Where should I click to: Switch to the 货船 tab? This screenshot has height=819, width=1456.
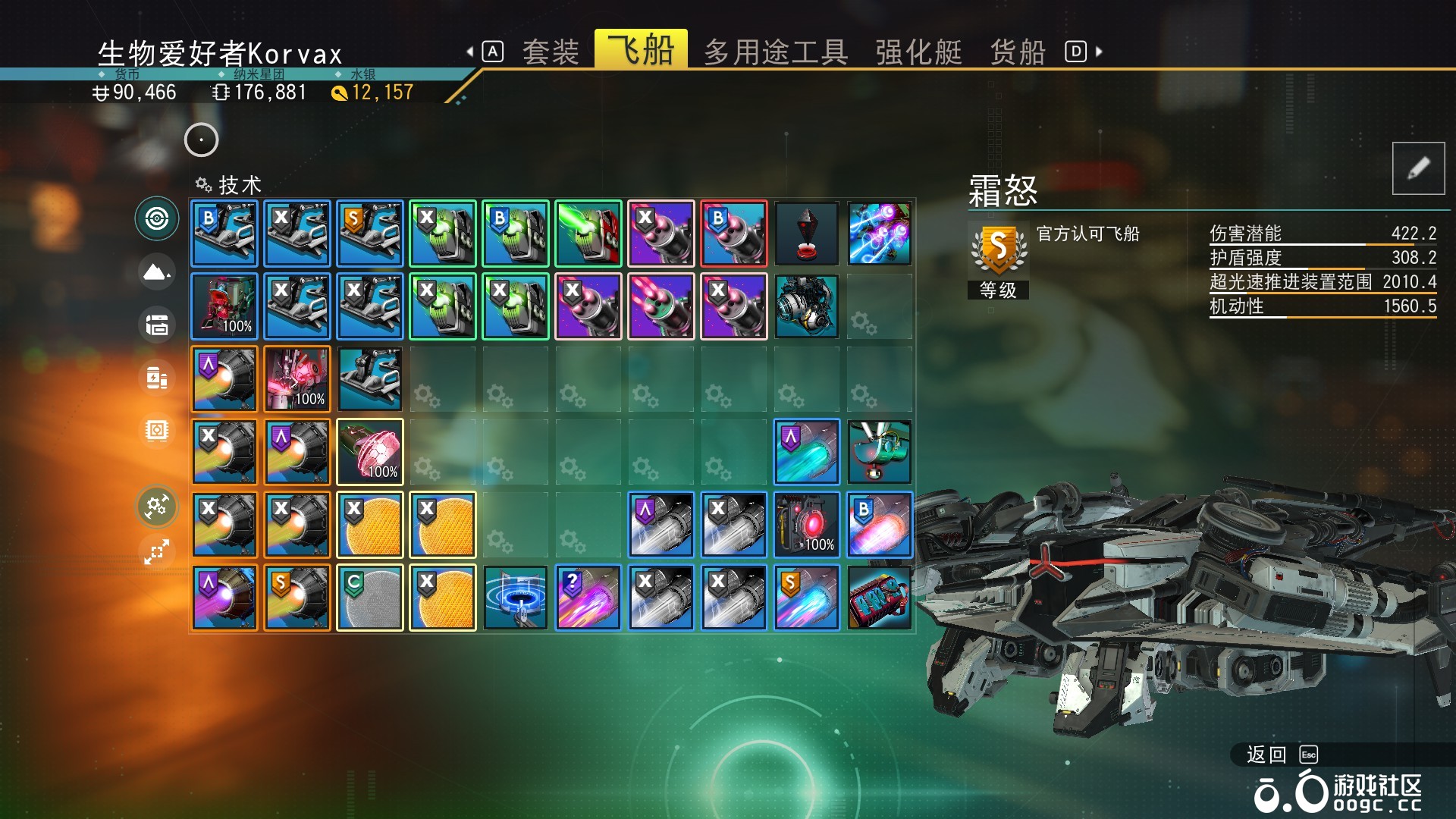coord(1018,51)
